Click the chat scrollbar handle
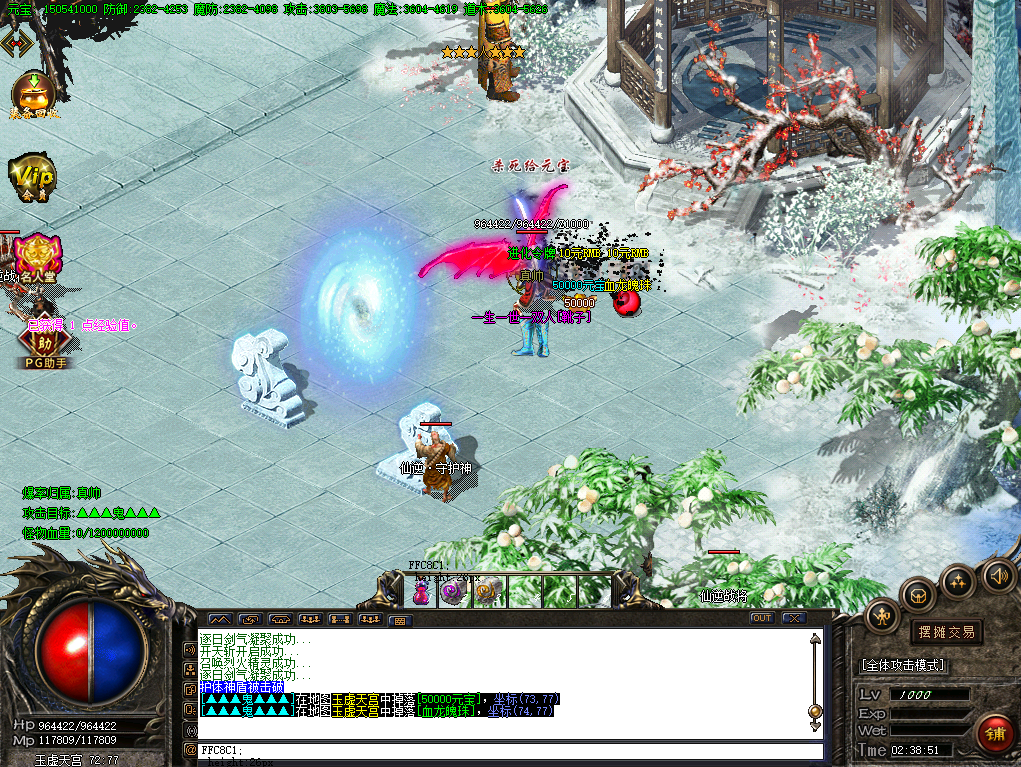 [x=815, y=711]
